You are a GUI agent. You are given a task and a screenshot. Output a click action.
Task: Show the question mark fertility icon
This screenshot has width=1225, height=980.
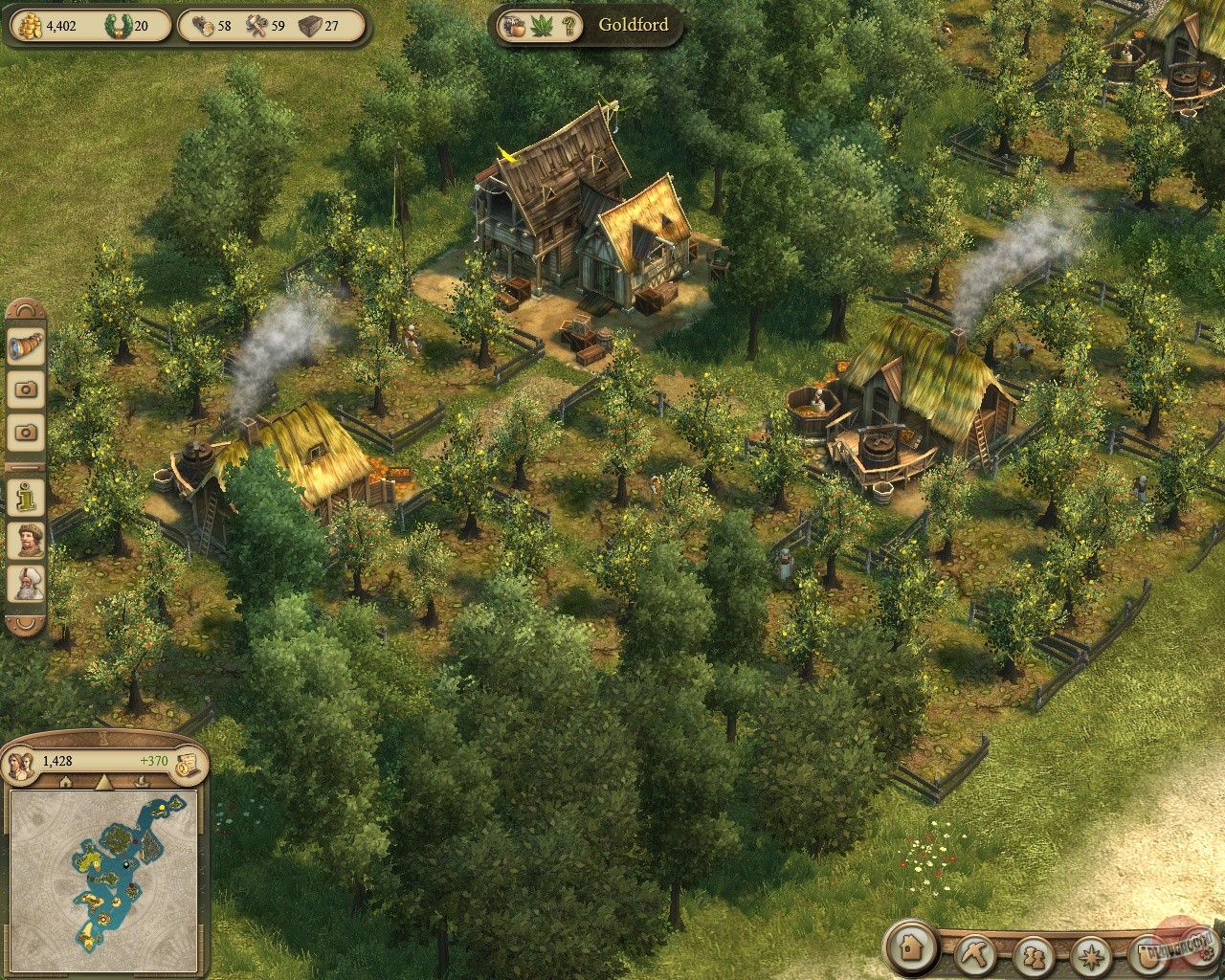[x=569, y=25]
